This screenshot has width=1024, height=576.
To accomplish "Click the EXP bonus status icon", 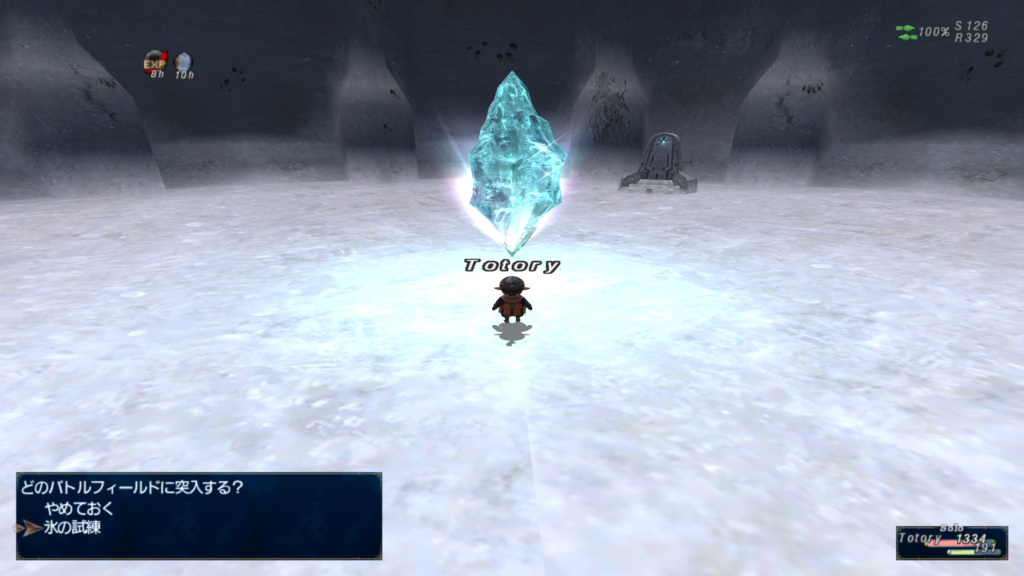I will pos(155,62).
